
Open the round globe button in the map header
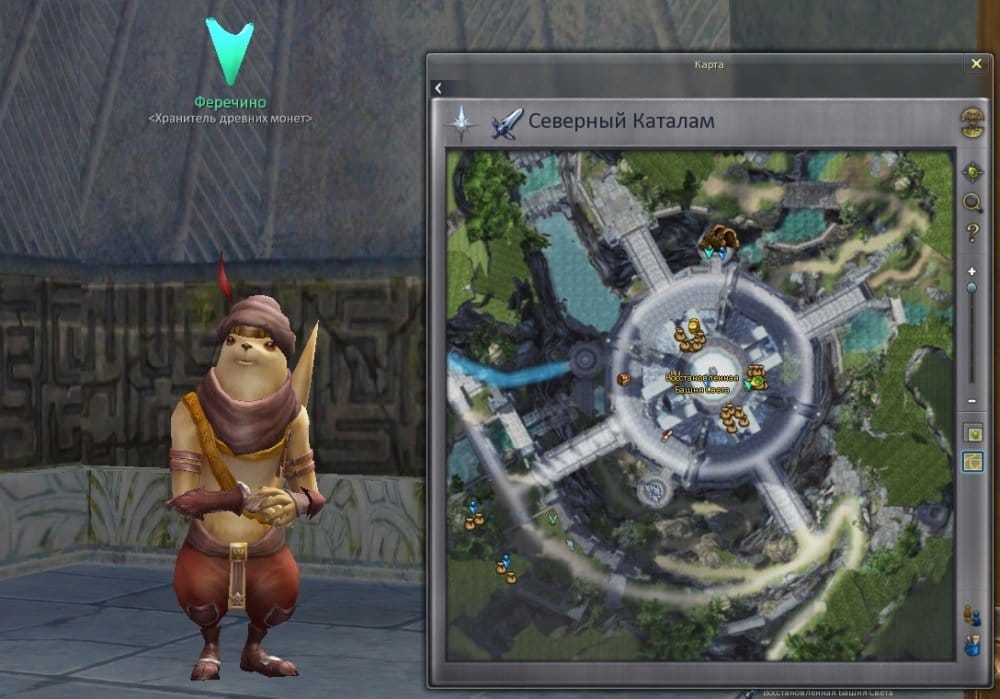[971, 122]
